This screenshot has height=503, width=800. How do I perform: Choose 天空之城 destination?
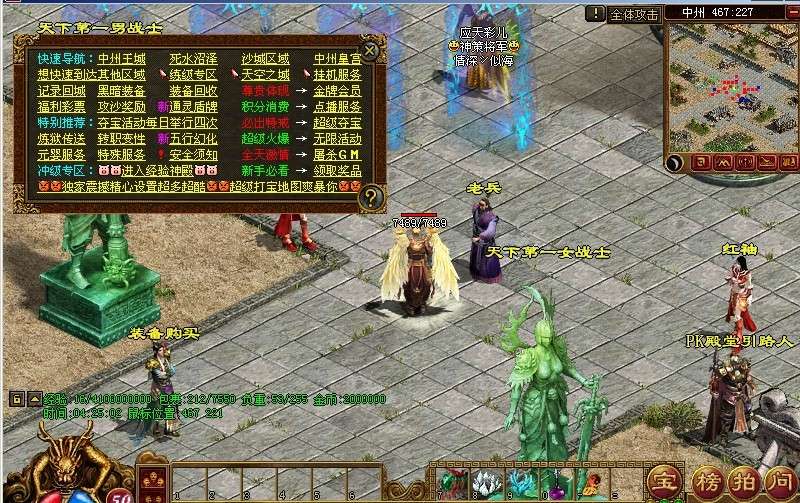pos(266,75)
